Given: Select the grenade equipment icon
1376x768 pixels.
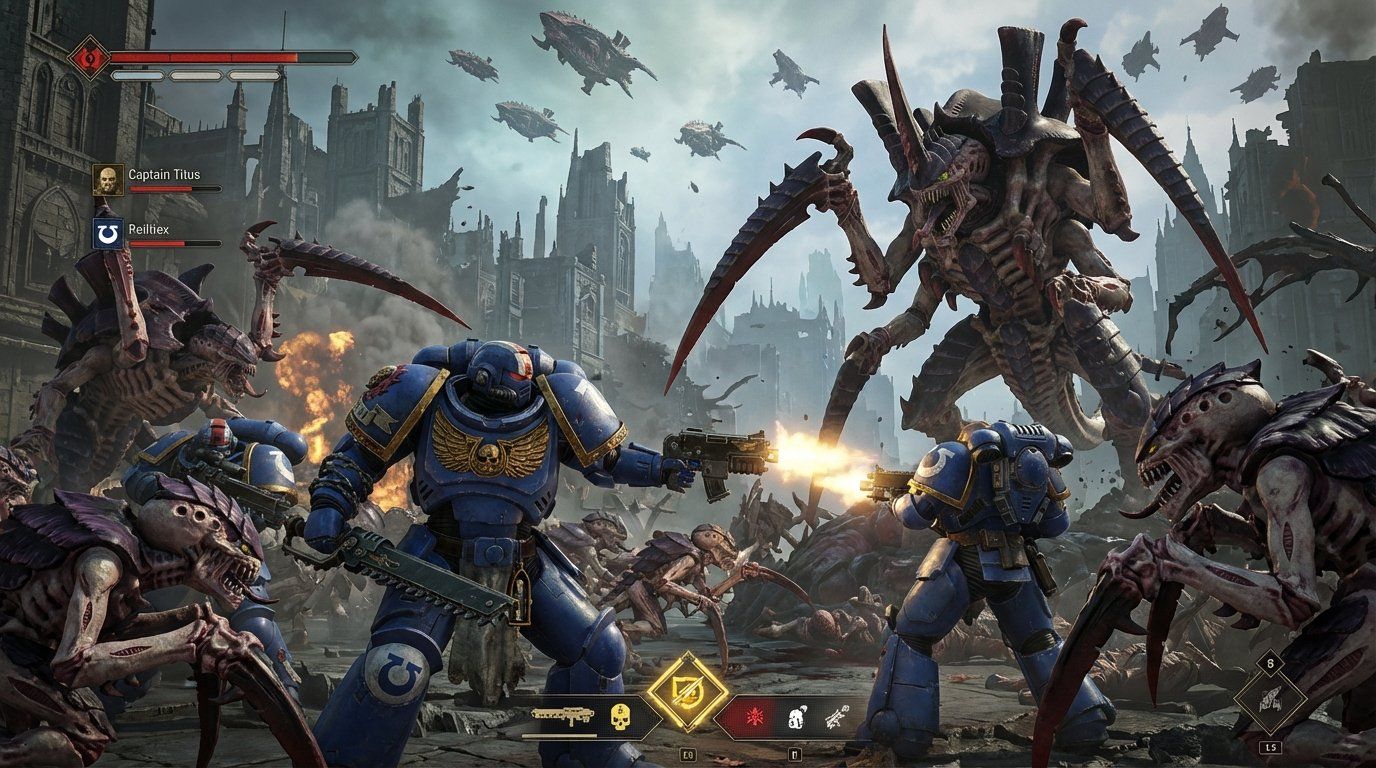Looking at the screenshot, I should click(x=796, y=716).
